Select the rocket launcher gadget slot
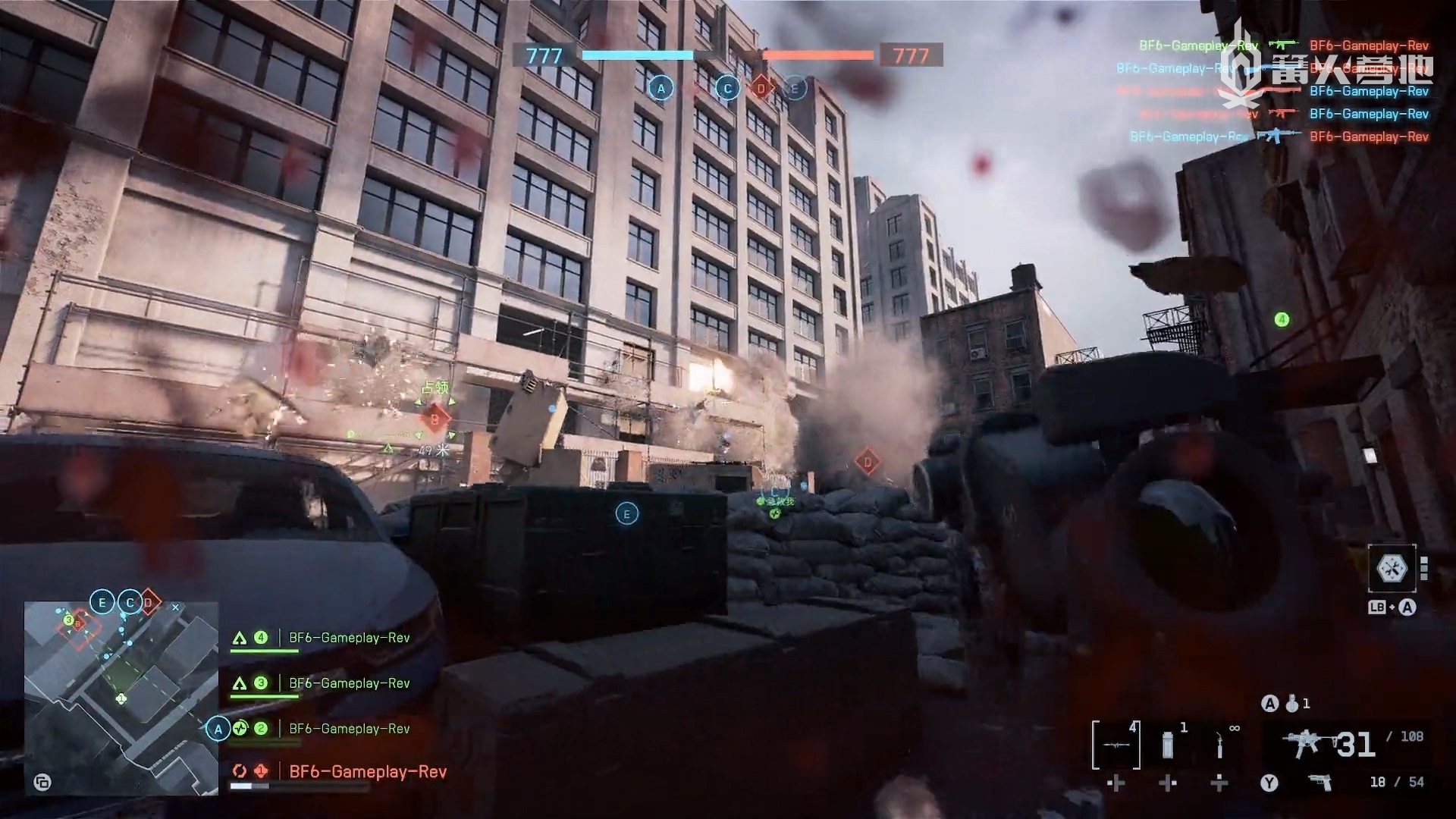1456x819 pixels. click(x=1116, y=744)
